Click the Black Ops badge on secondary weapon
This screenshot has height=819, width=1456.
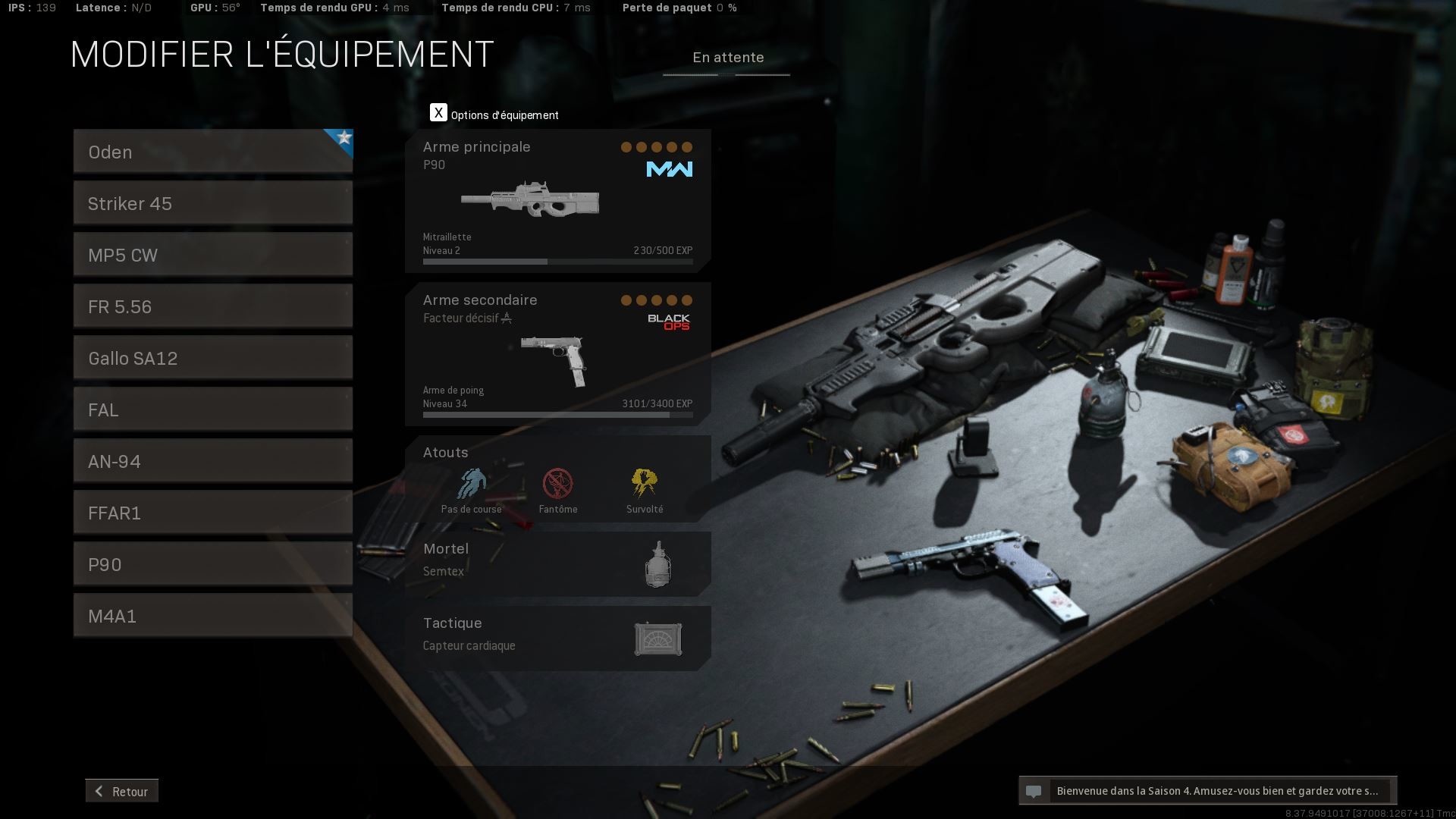670,322
